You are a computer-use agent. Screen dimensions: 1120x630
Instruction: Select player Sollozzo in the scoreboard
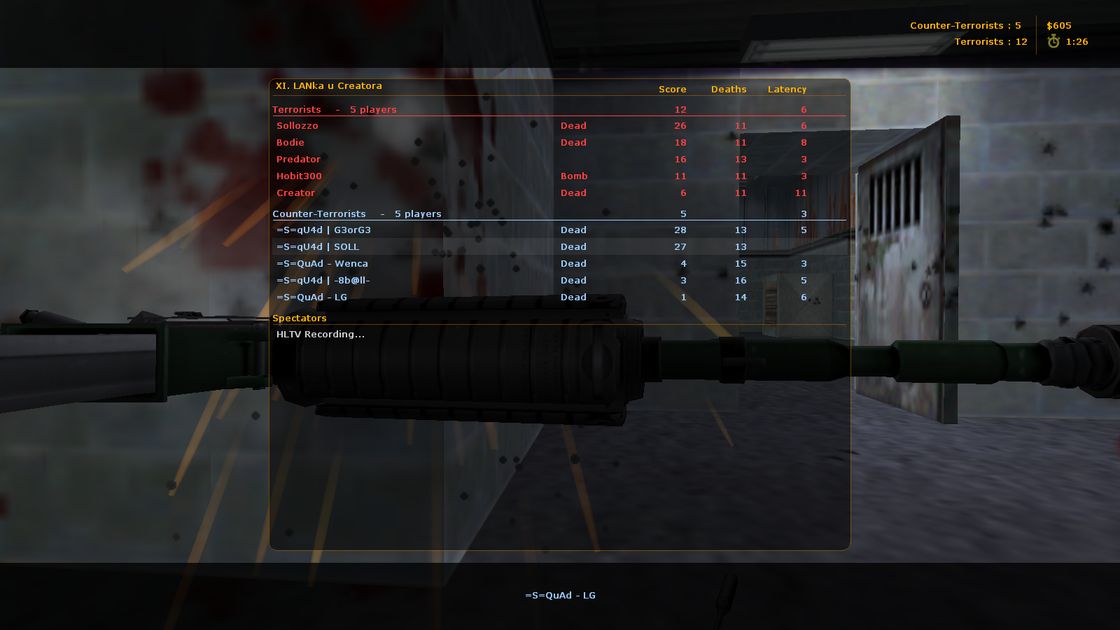[x=298, y=126]
